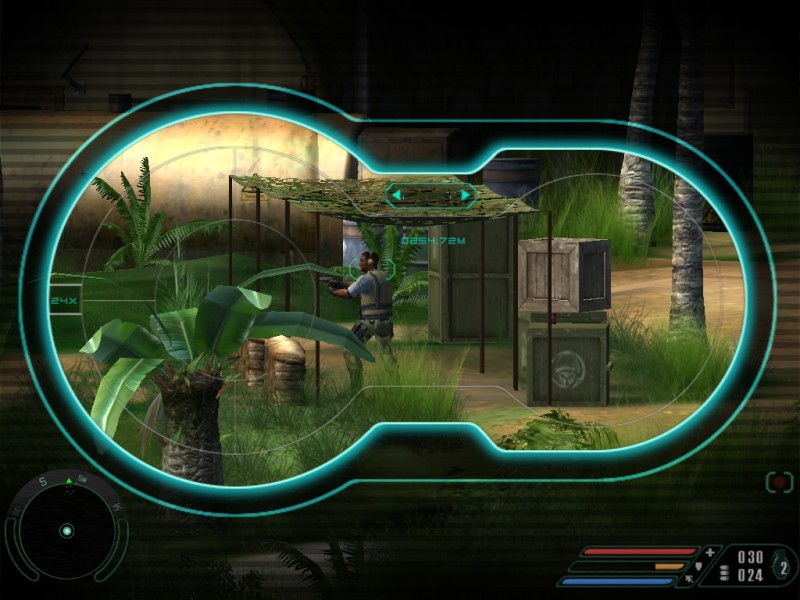
Task: Click the binocular direction arrows indicator
Action: coord(431,194)
